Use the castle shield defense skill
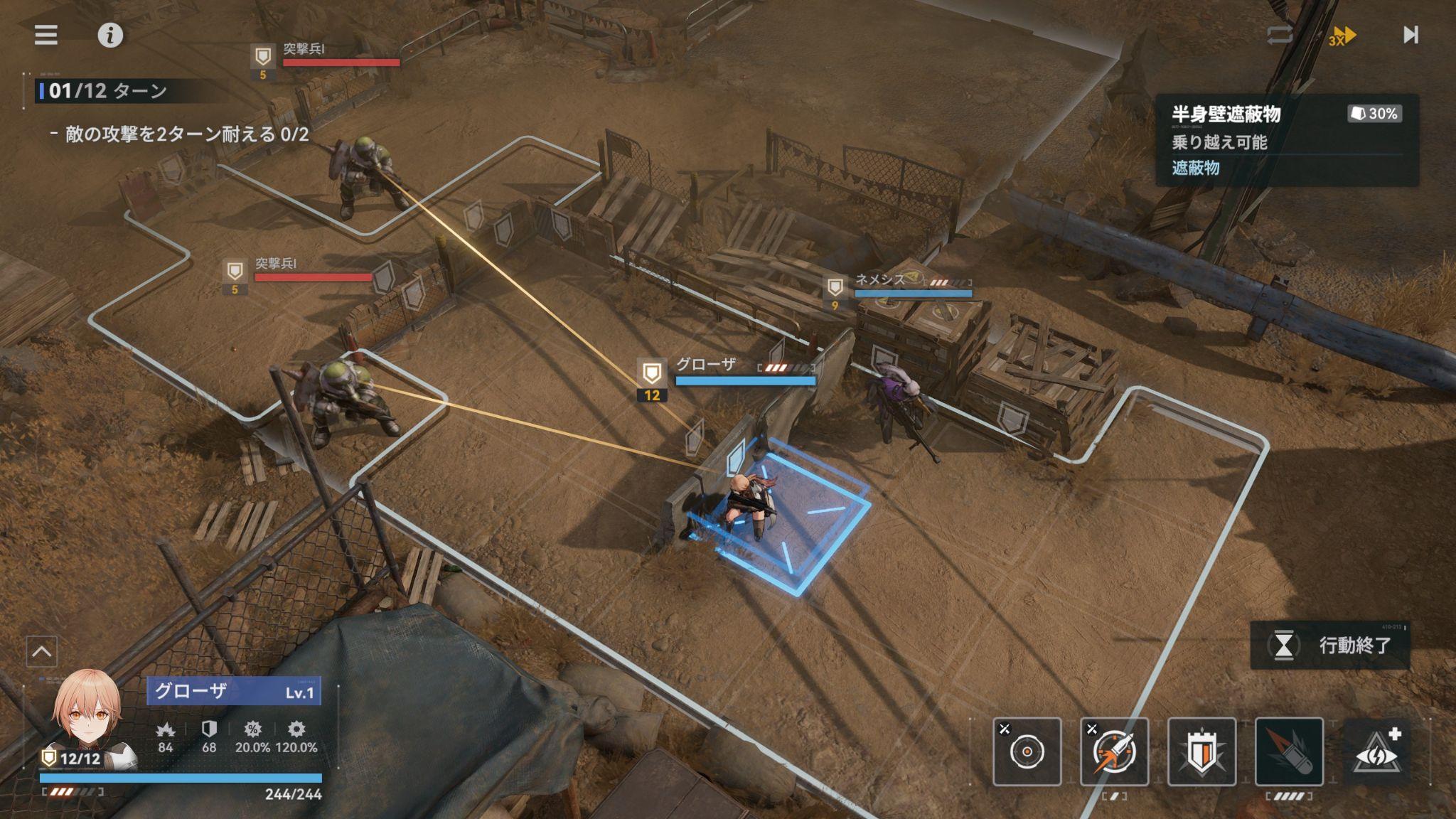 point(1201,751)
